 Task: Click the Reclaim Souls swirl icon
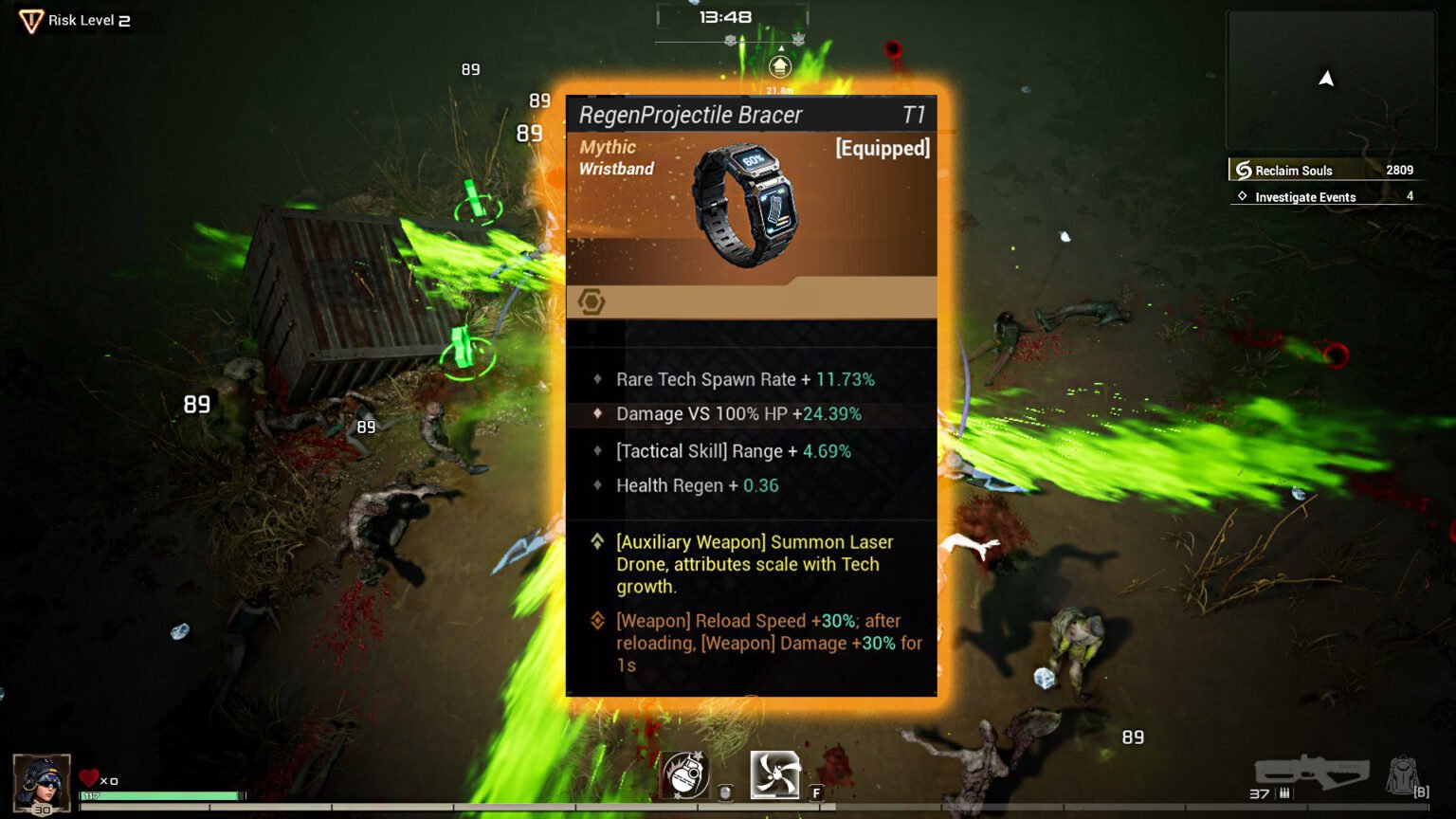pos(1244,170)
